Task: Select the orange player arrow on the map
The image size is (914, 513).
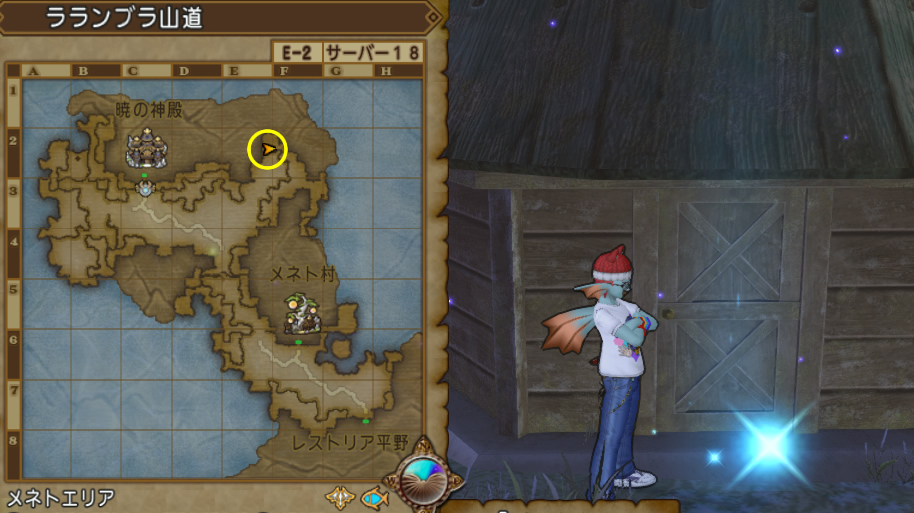Action: coord(268,150)
